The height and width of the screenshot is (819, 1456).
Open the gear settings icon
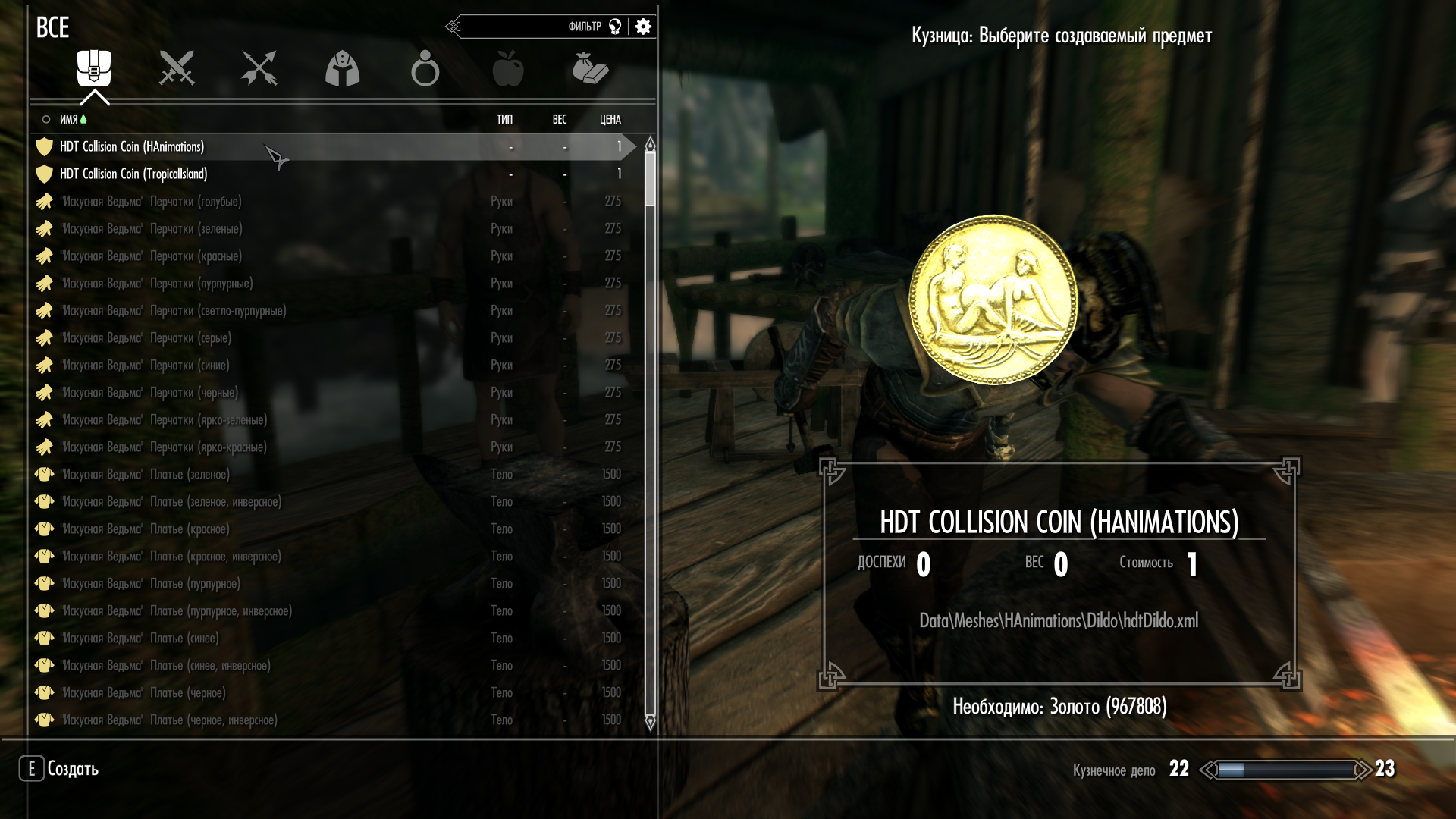(x=643, y=27)
